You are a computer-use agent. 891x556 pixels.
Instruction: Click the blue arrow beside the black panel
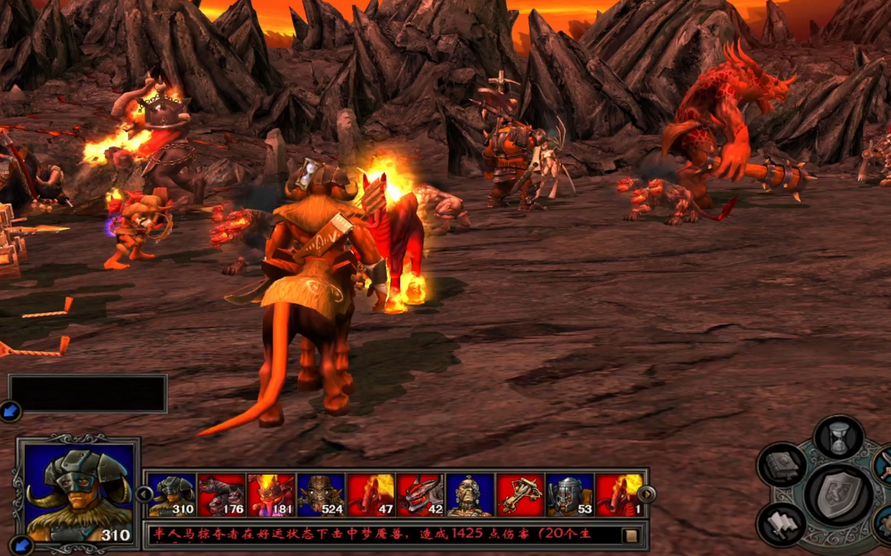10,410
